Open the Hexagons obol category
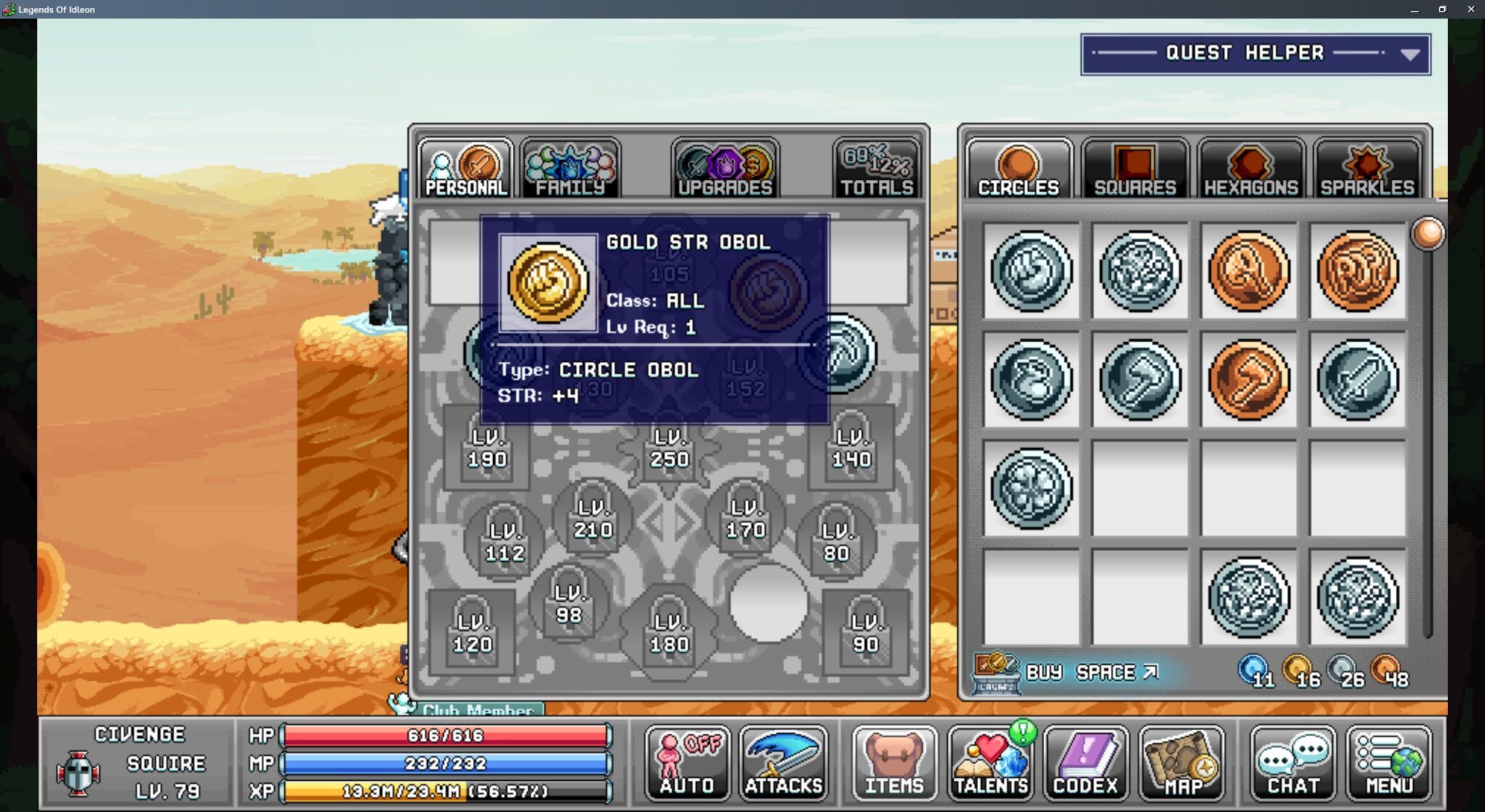The width and height of the screenshot is (1485, 812). tap(1251, 170)
